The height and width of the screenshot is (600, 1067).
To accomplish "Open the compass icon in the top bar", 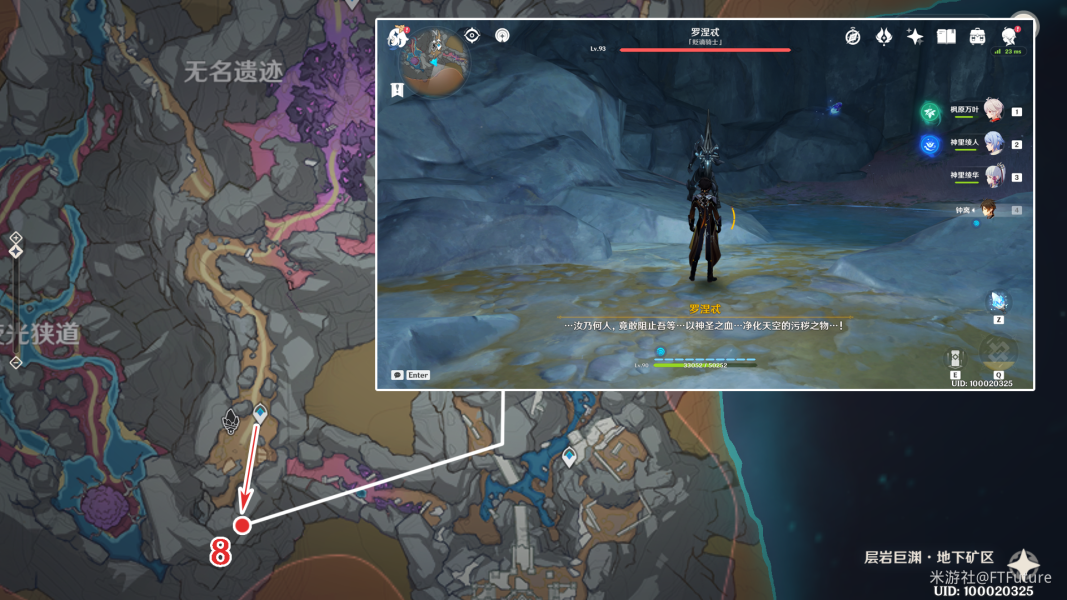I will pos(853,36).
